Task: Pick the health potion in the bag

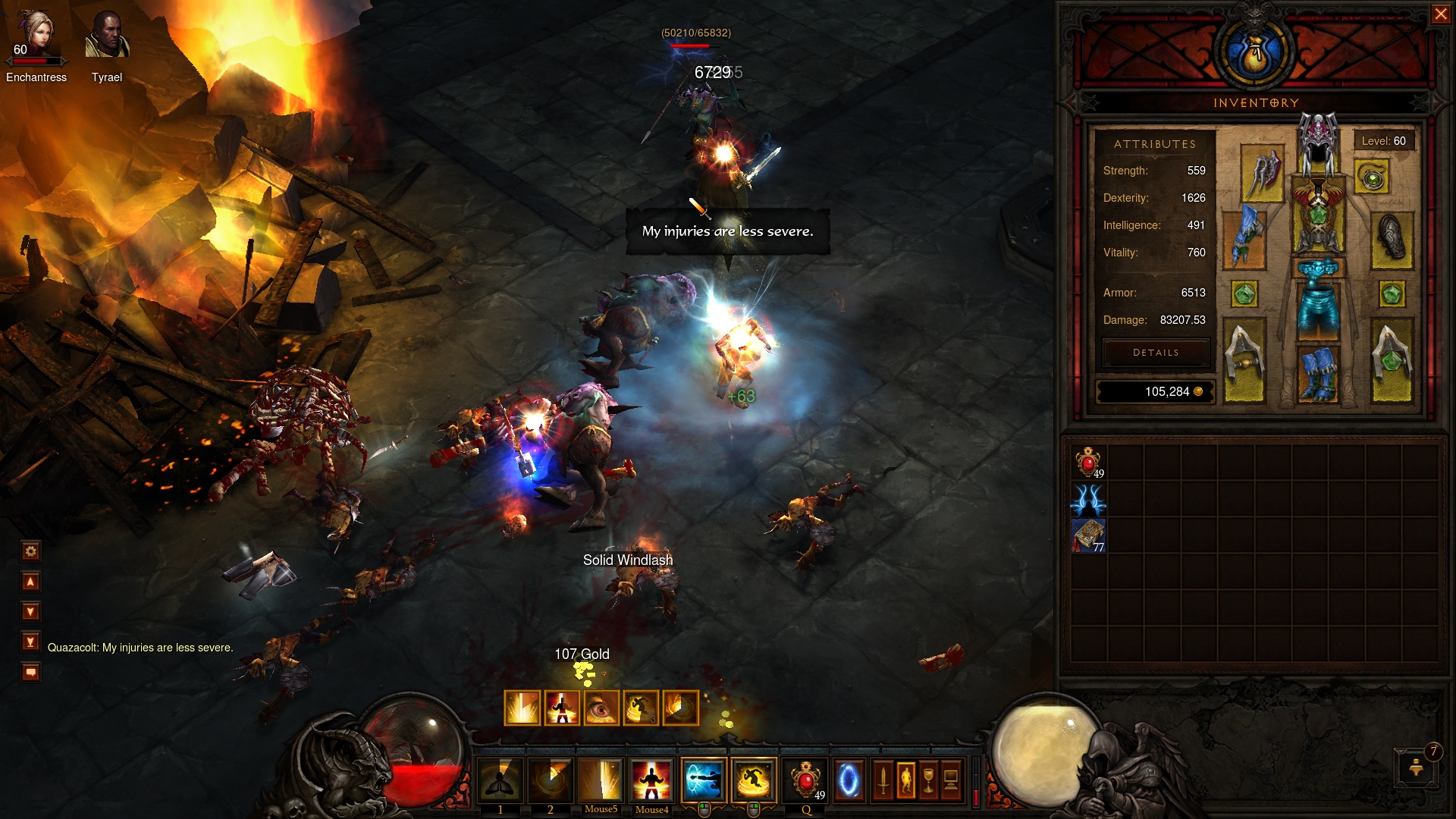Action: [1088, 462]
